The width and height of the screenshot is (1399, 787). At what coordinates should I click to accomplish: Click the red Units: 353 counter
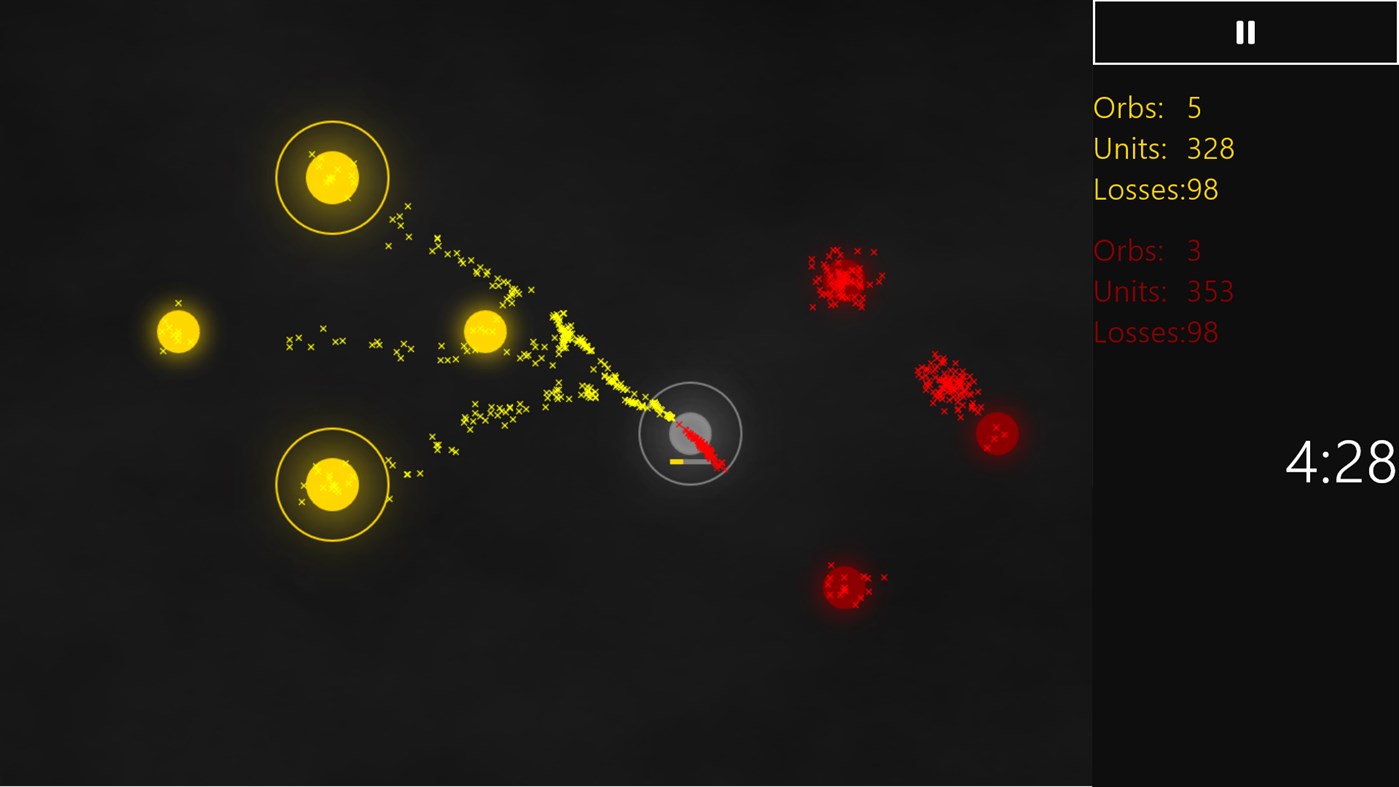tap(1163, 291)
